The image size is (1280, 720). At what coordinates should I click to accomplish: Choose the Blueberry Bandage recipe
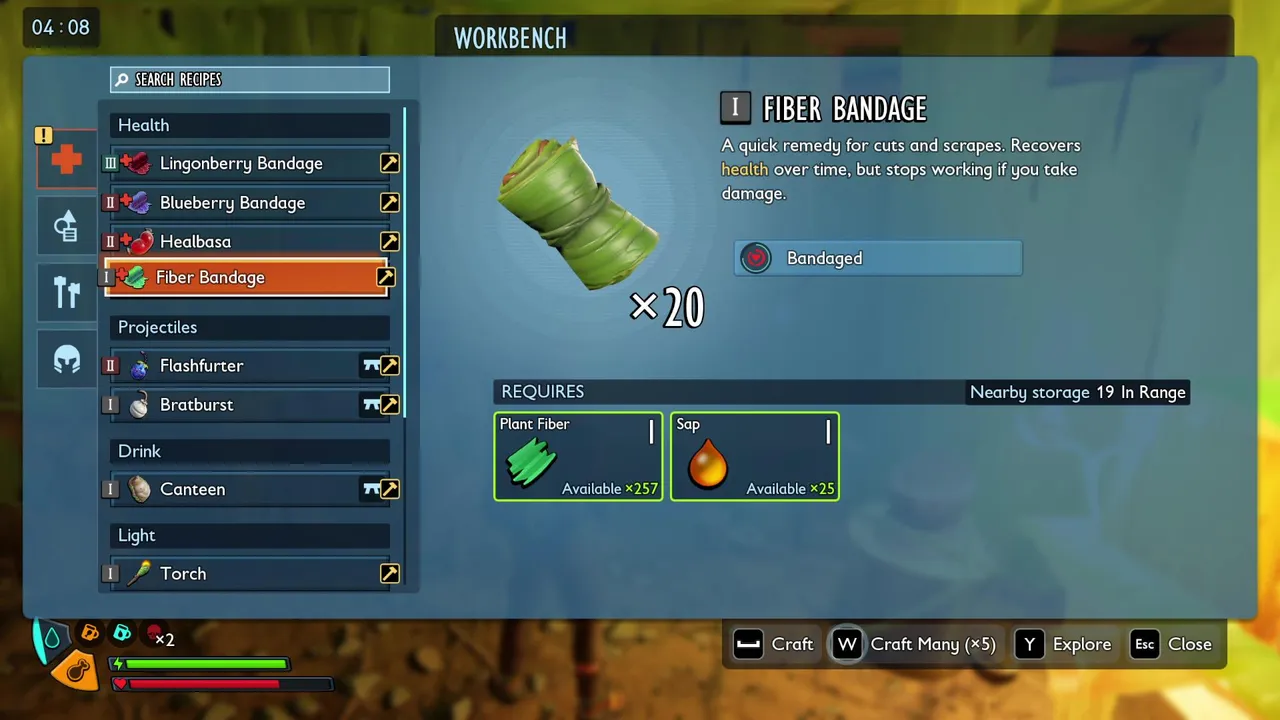(x=232, y=203)
